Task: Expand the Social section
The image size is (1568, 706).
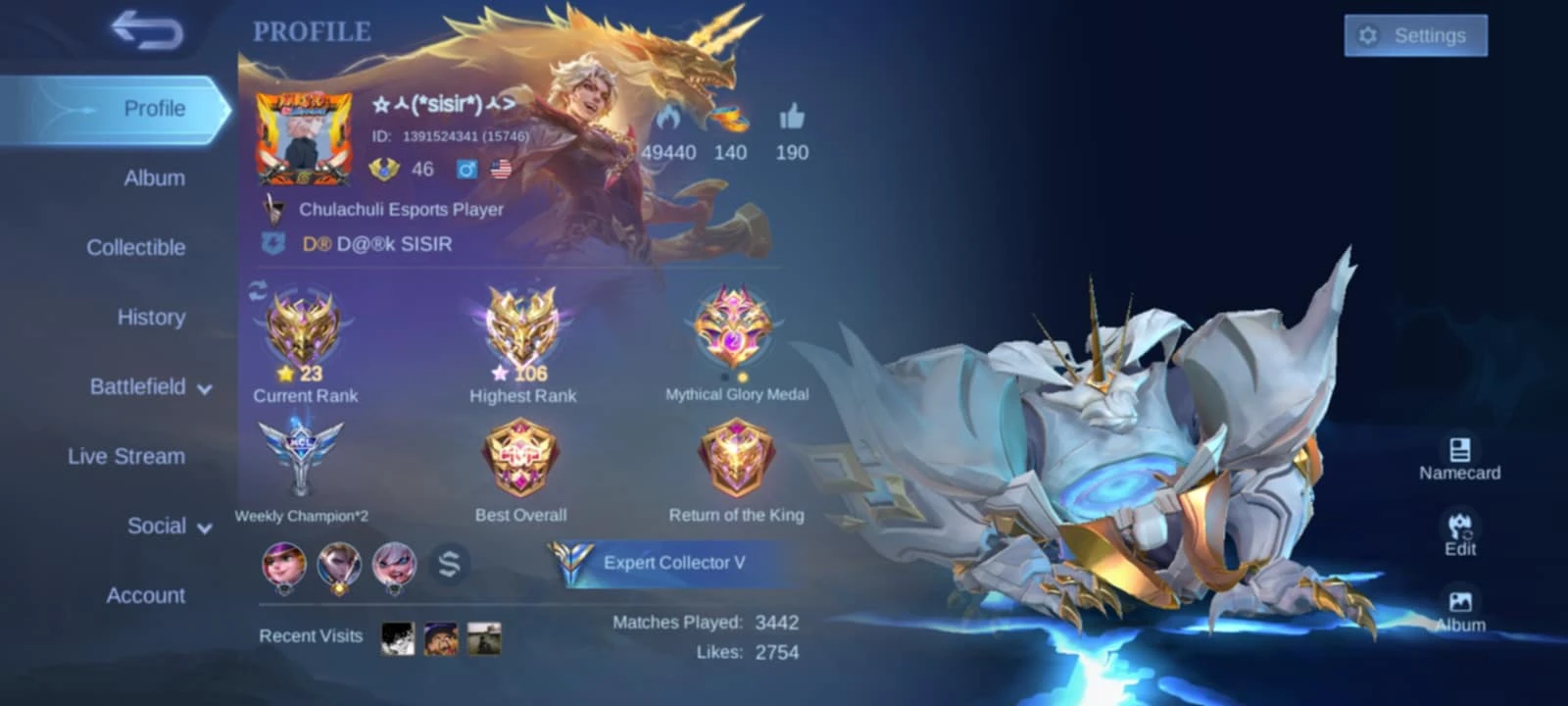Action: coord(169,527)
